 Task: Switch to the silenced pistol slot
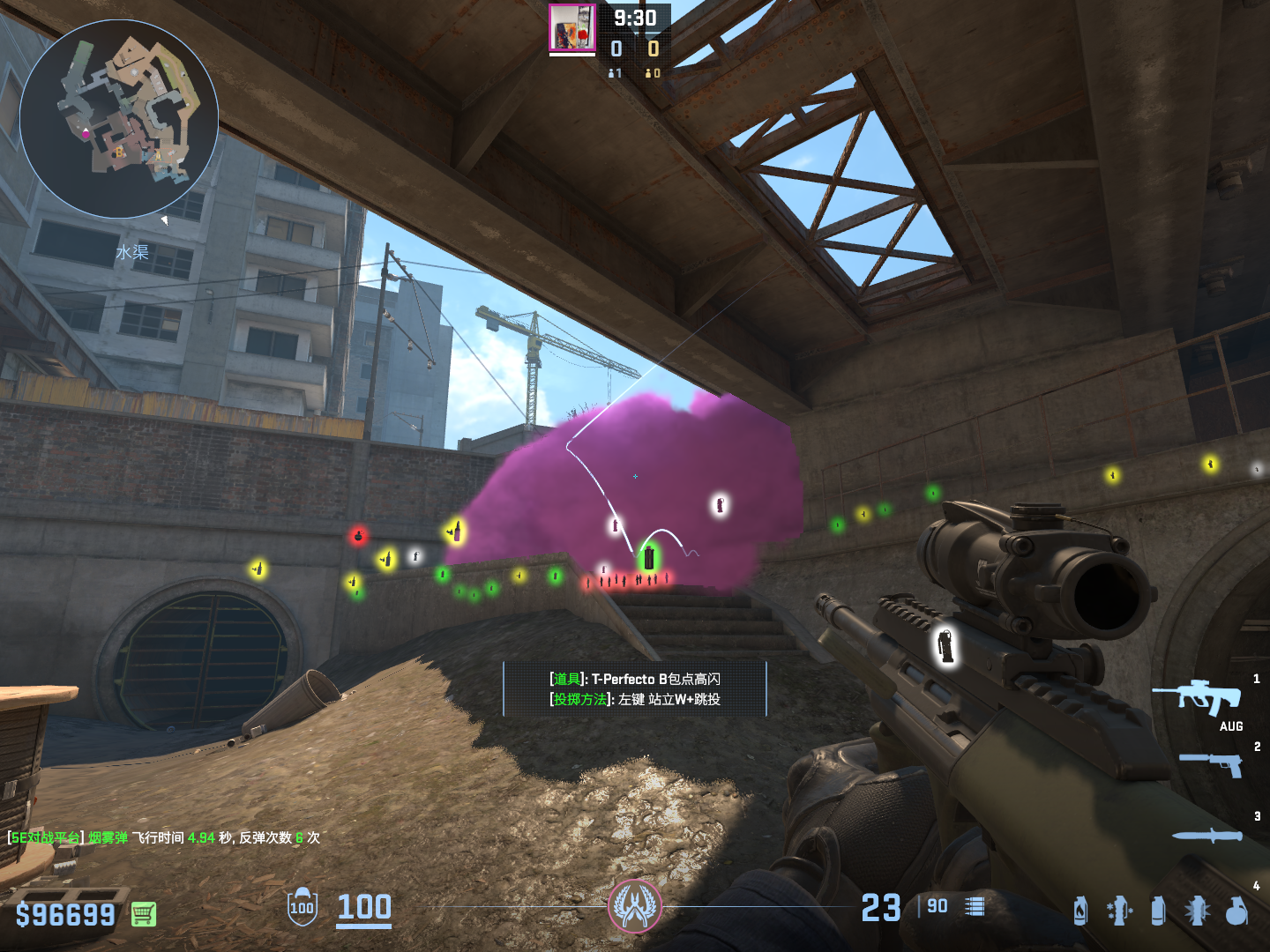point(1212,763)
